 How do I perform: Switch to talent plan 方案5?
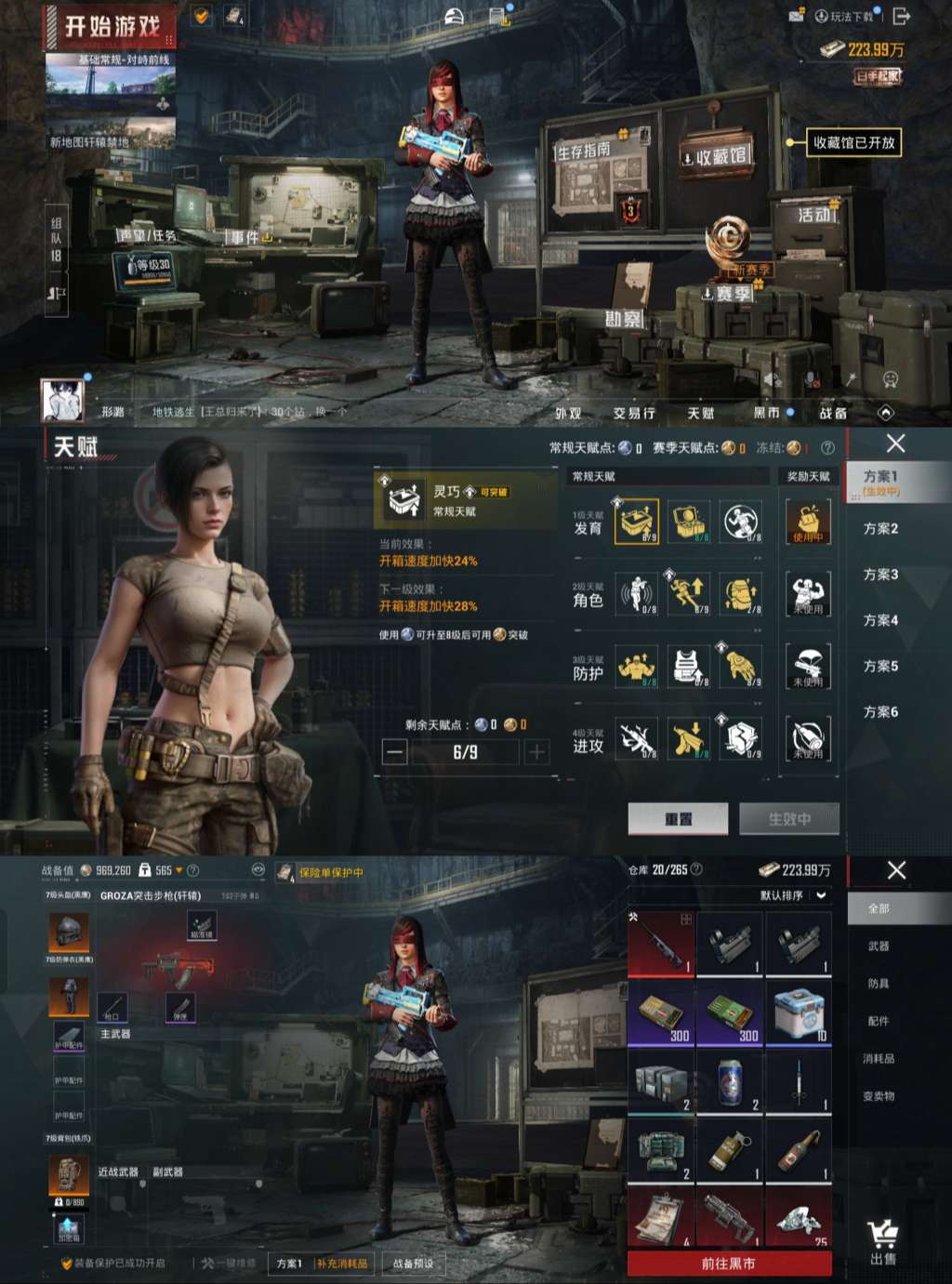[x=880, y=666]
